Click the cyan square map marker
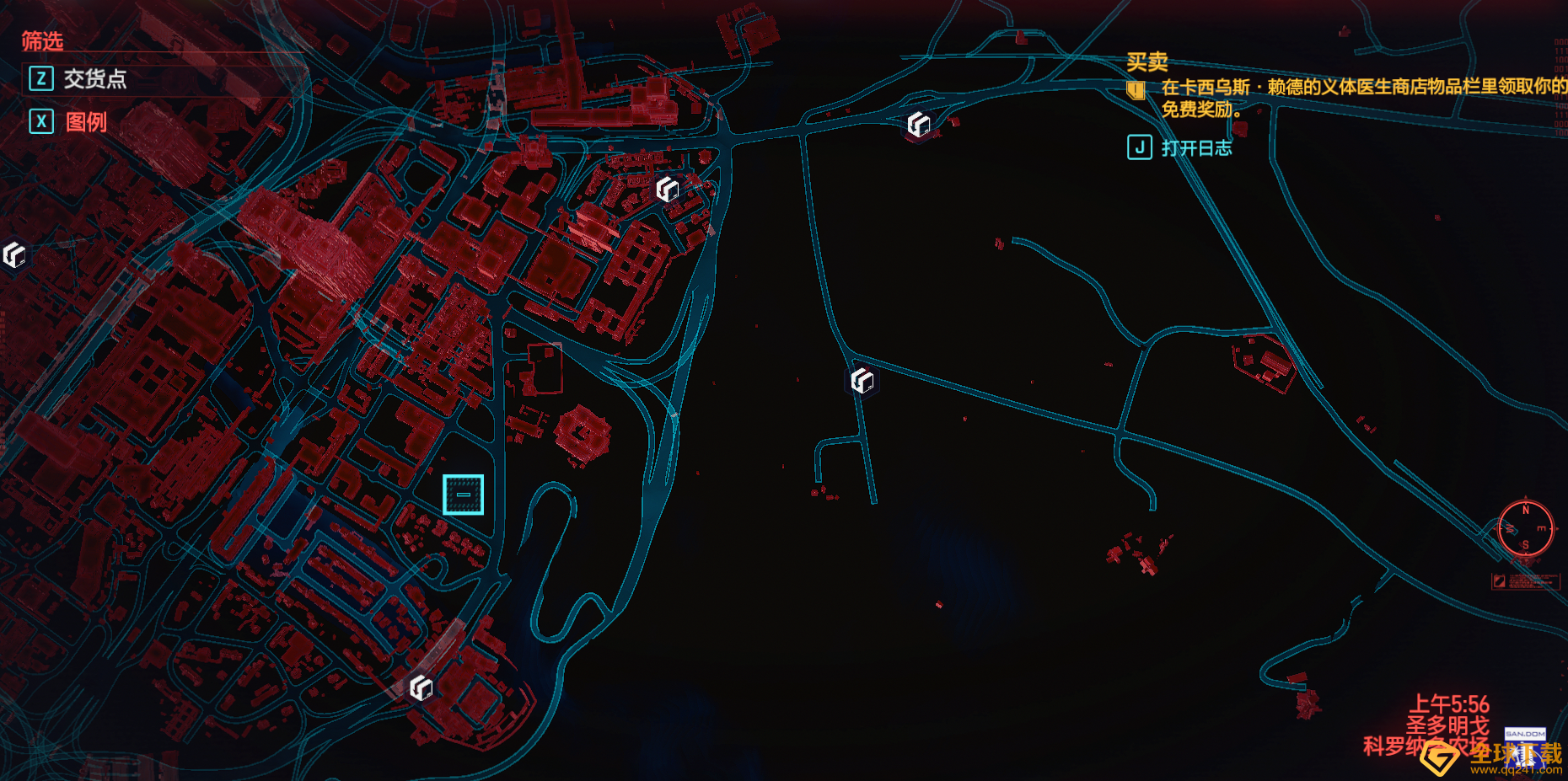1568x781 pixels. pyautogui.click(x=464, y=495)
